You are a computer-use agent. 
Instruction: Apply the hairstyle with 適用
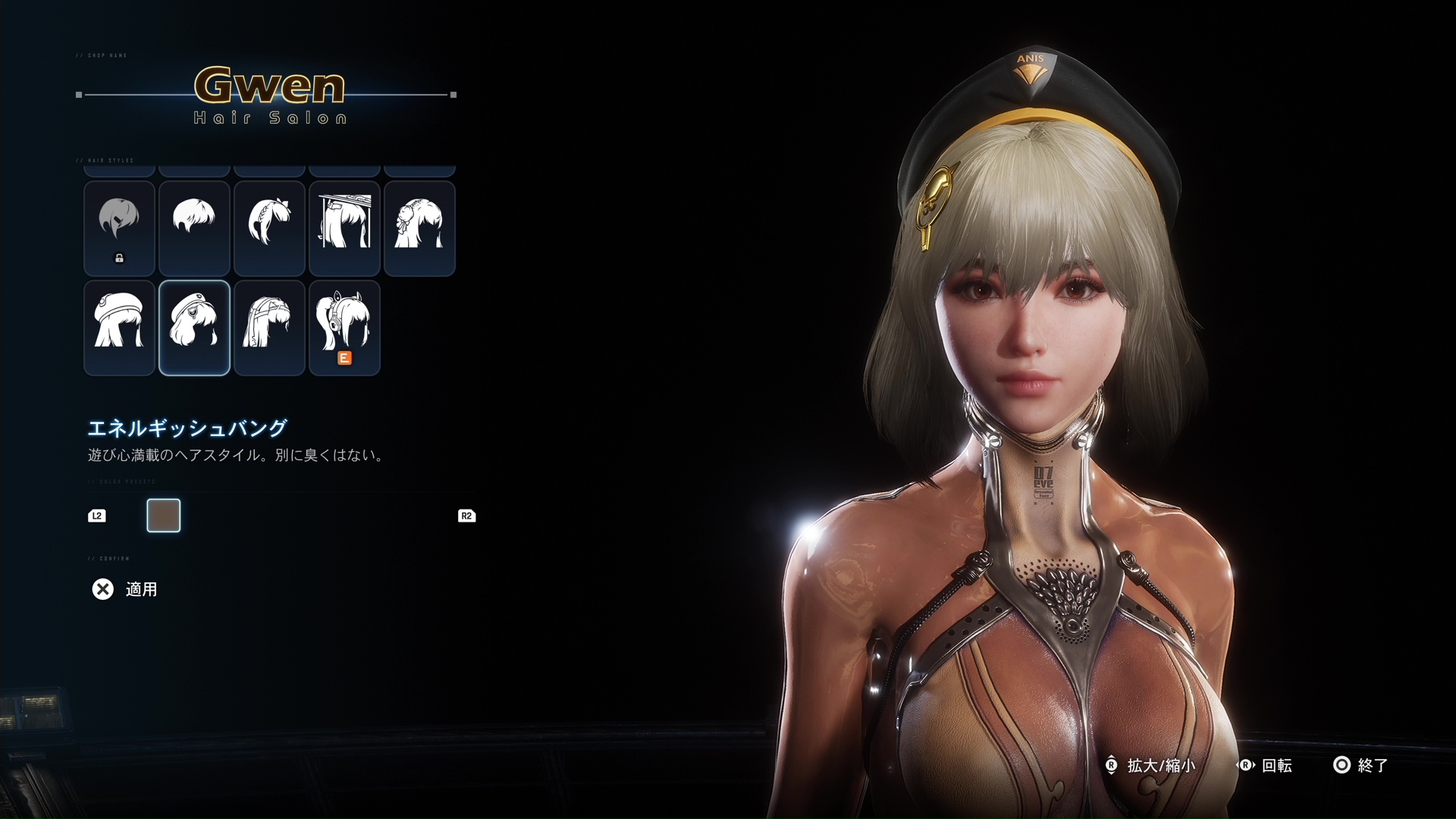(x=125, y=589)
